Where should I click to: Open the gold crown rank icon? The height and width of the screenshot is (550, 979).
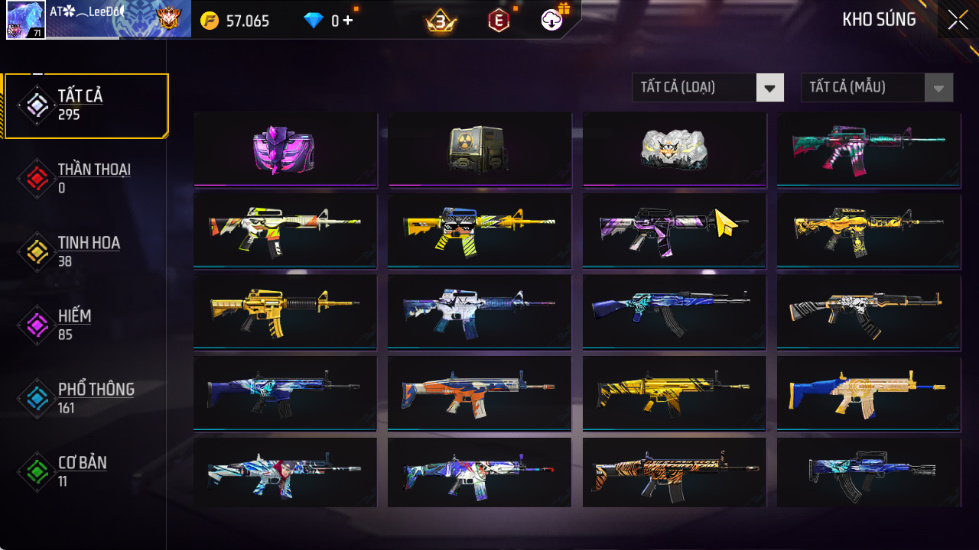click(x=440, y=20)
